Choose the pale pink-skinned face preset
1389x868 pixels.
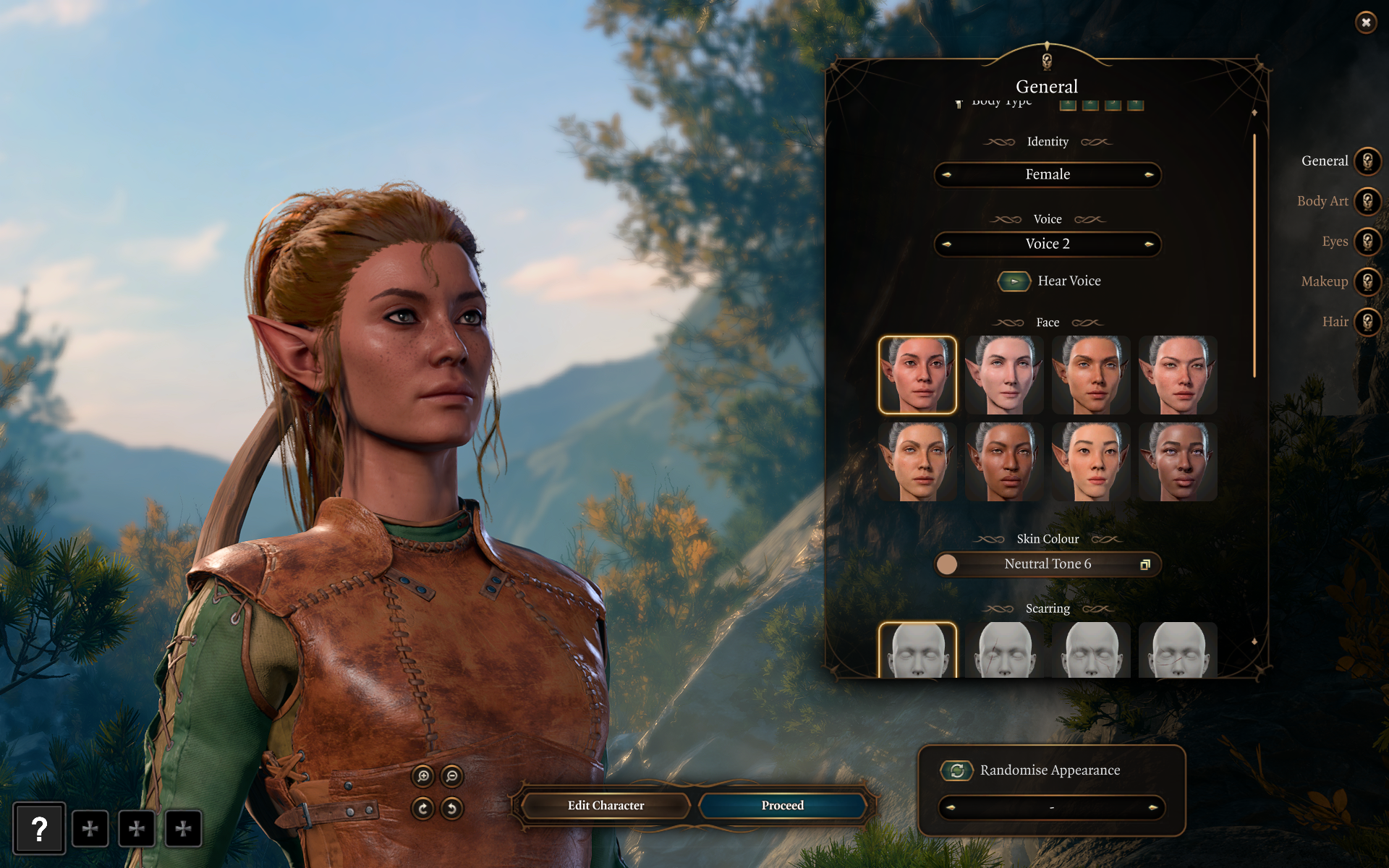[x=1004, y=375]
